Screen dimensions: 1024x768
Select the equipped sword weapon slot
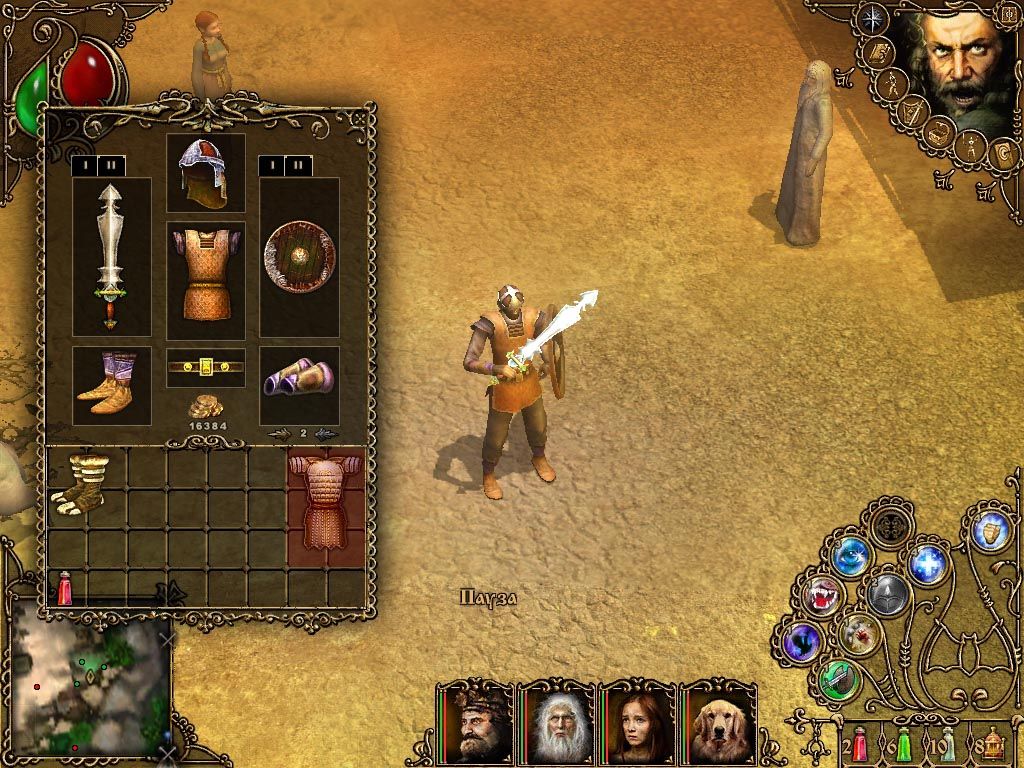point(111,256)
